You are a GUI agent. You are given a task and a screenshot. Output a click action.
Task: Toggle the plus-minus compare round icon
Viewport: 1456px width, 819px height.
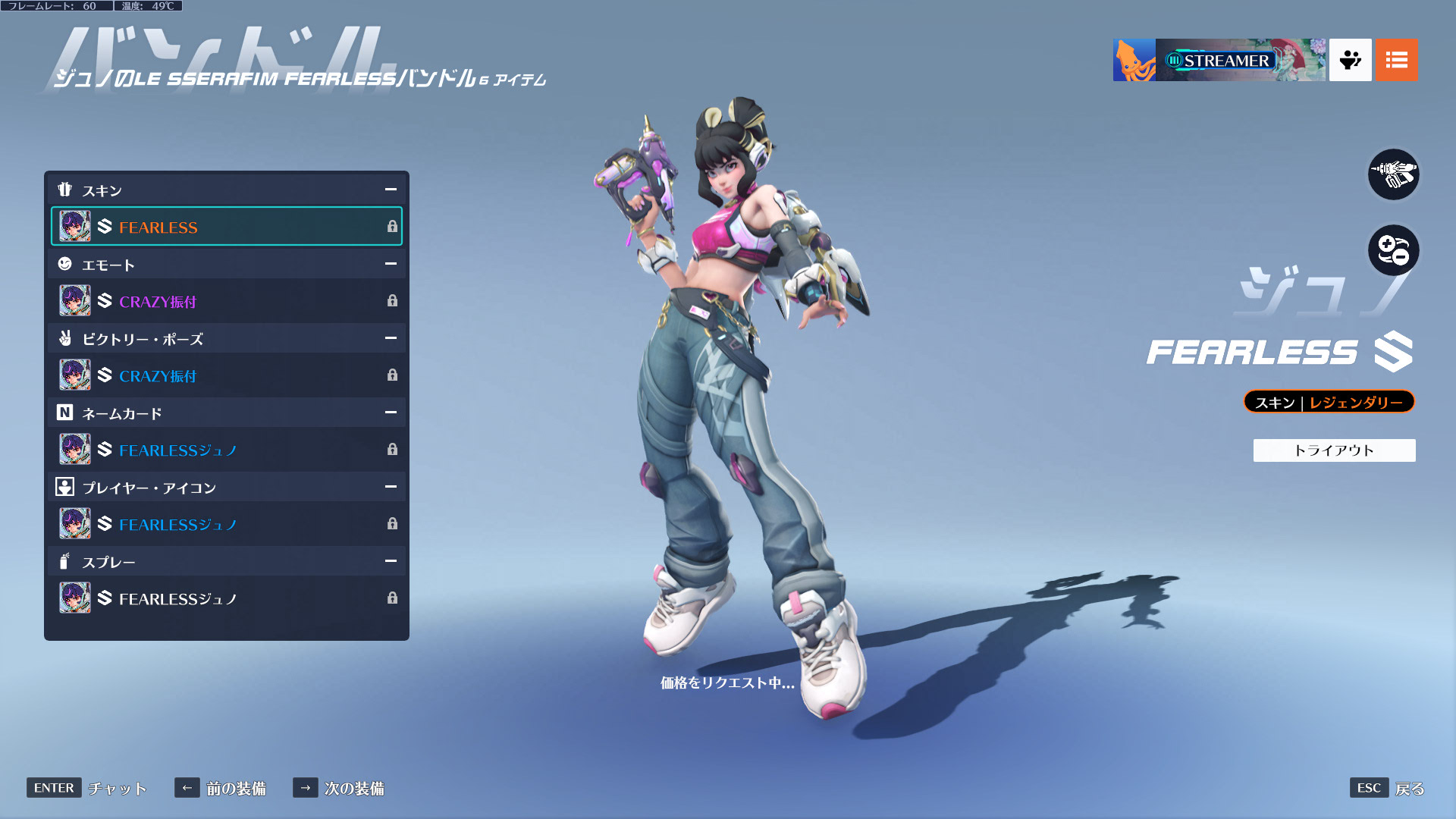(1393, 250)
